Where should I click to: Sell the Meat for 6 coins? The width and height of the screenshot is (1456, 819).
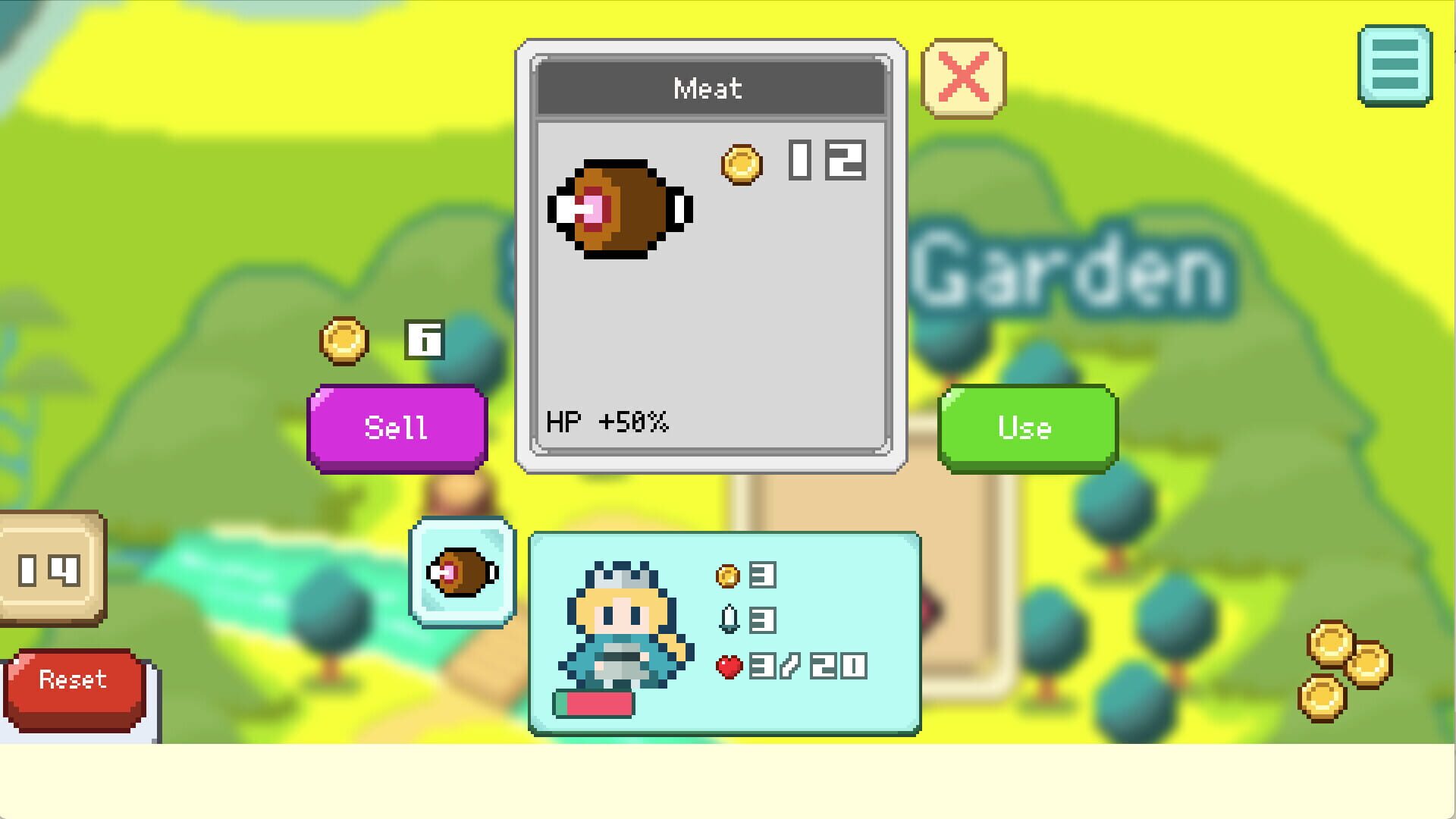396,427
